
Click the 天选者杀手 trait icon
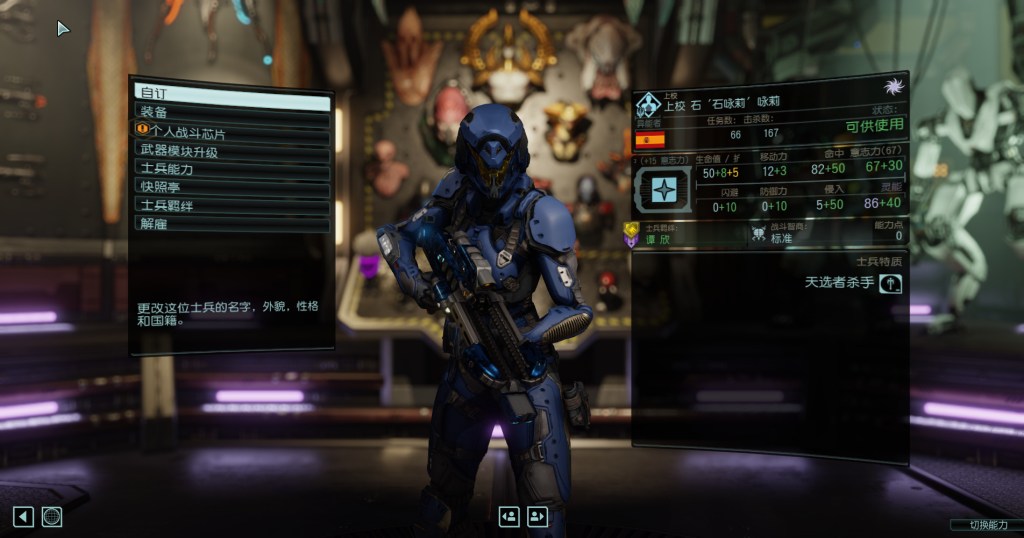pyautogui.click(x=890, y=283)
